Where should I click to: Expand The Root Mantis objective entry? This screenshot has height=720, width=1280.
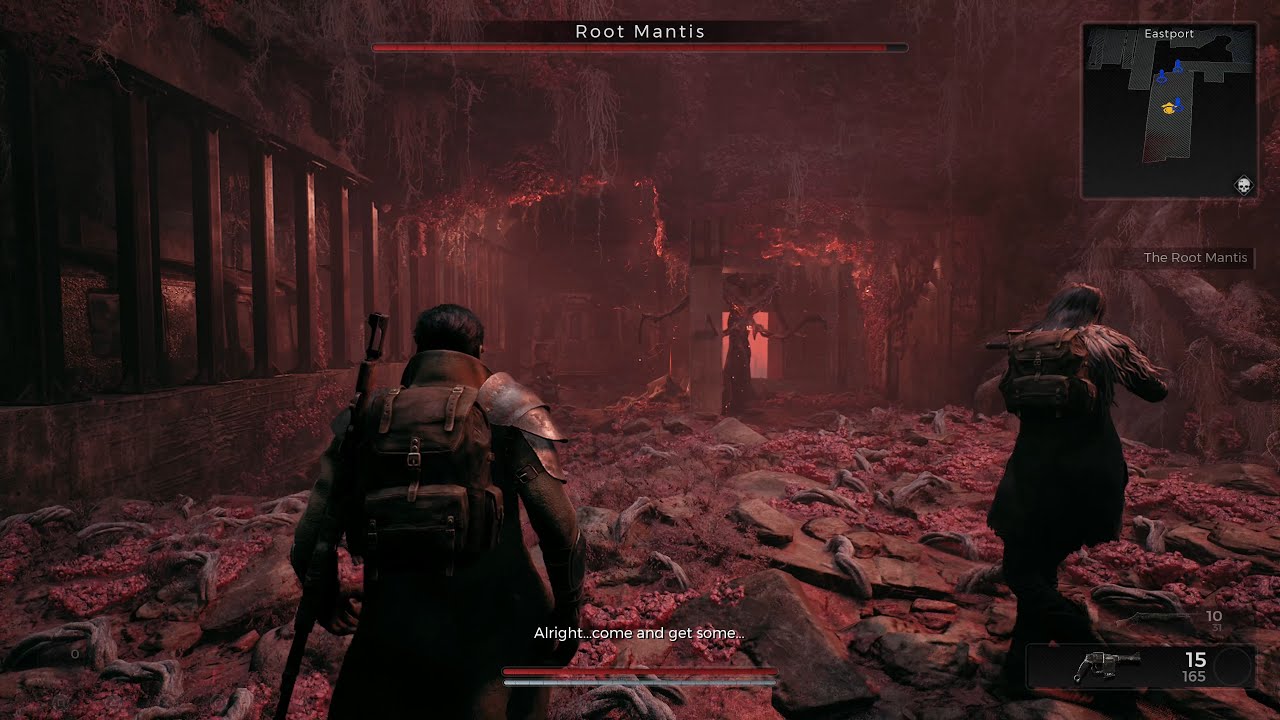(1196, 257)
